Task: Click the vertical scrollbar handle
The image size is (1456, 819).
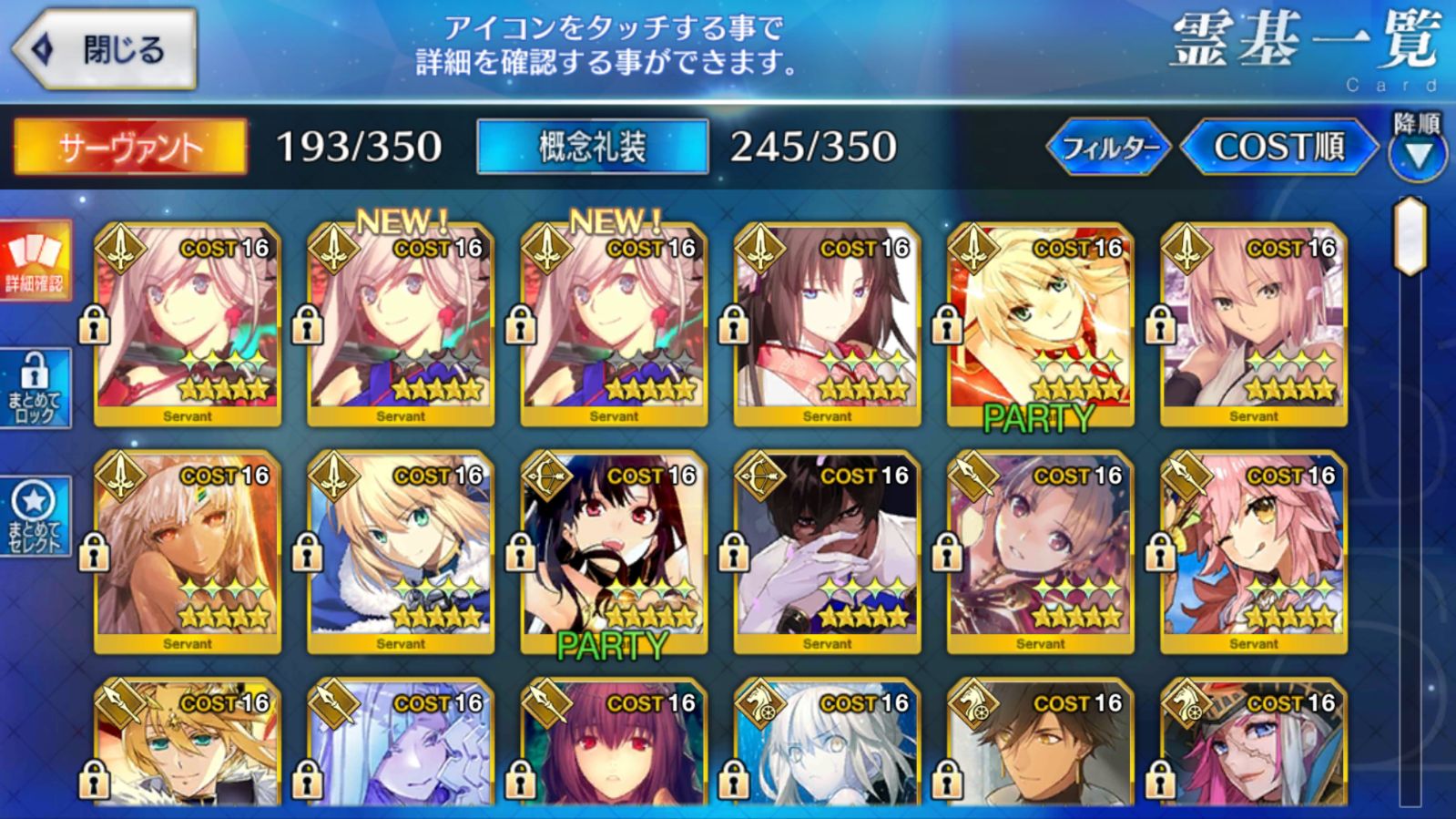Action: [1410, 235]
